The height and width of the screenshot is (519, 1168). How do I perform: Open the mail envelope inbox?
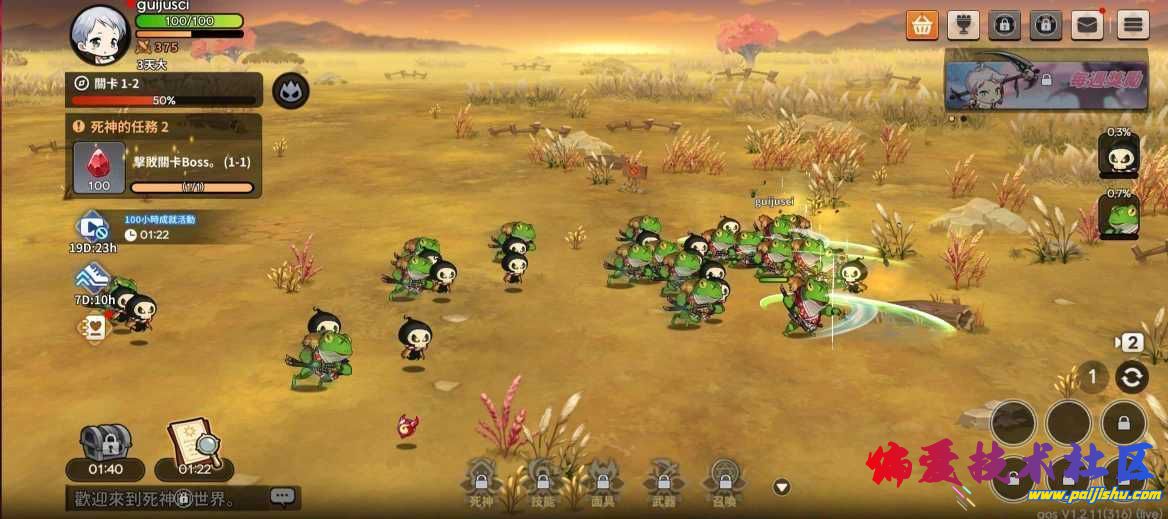point(1087,24)
